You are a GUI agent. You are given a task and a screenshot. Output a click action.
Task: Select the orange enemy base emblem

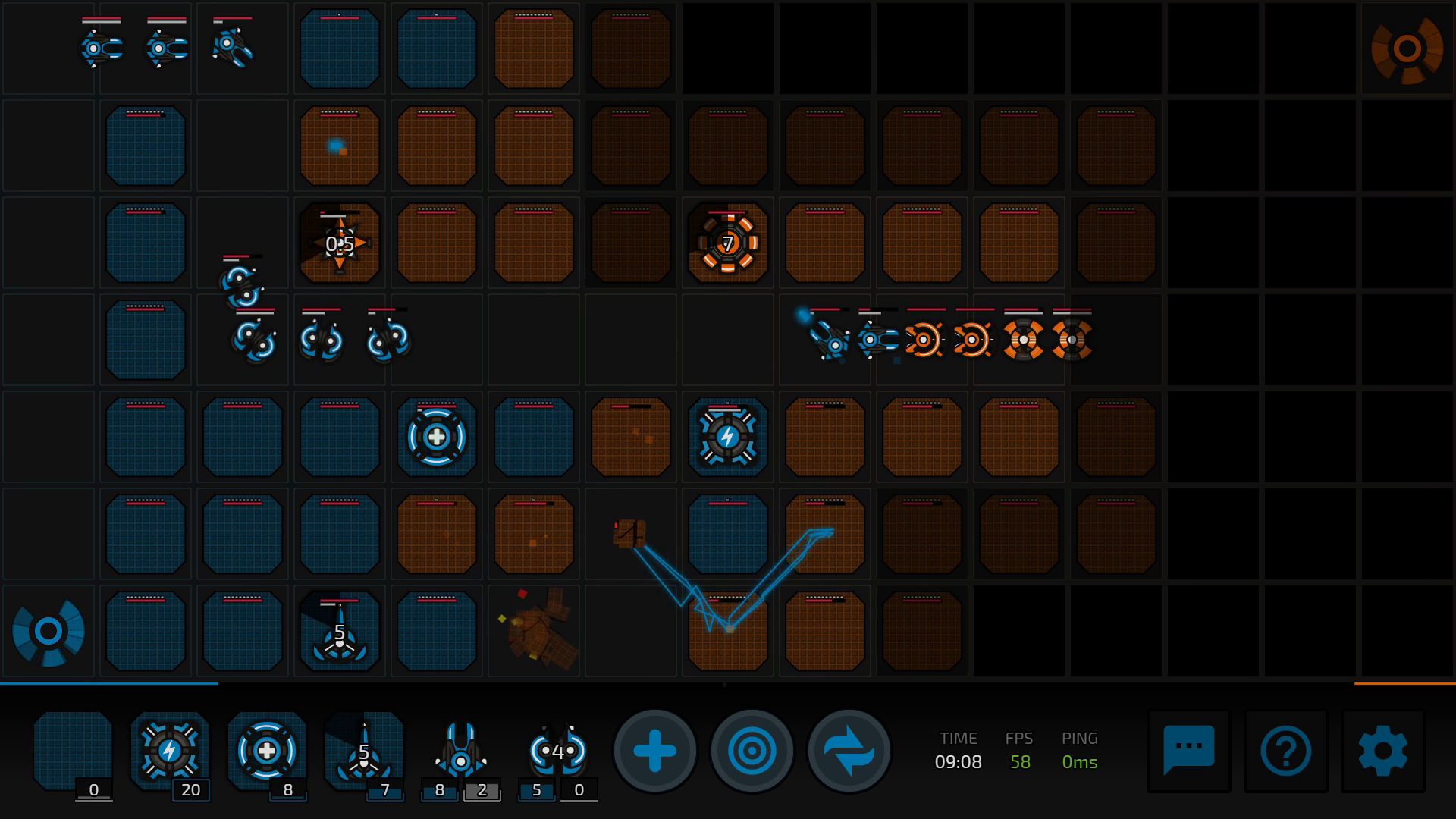[1407, 49]
